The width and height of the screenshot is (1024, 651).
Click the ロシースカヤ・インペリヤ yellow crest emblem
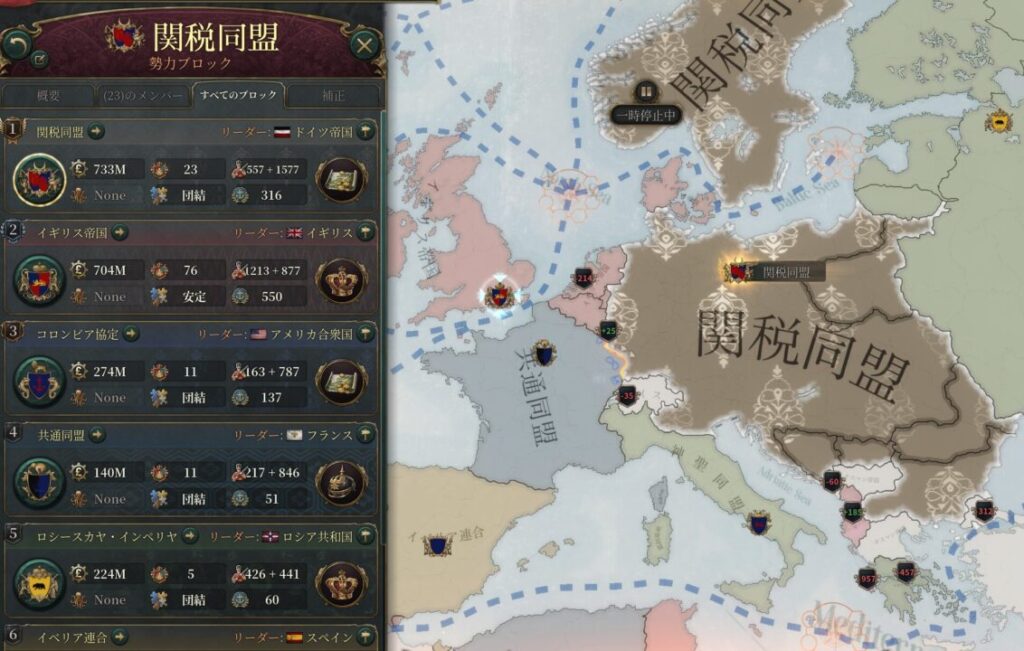pyautogui.click(x=40, y=584)
